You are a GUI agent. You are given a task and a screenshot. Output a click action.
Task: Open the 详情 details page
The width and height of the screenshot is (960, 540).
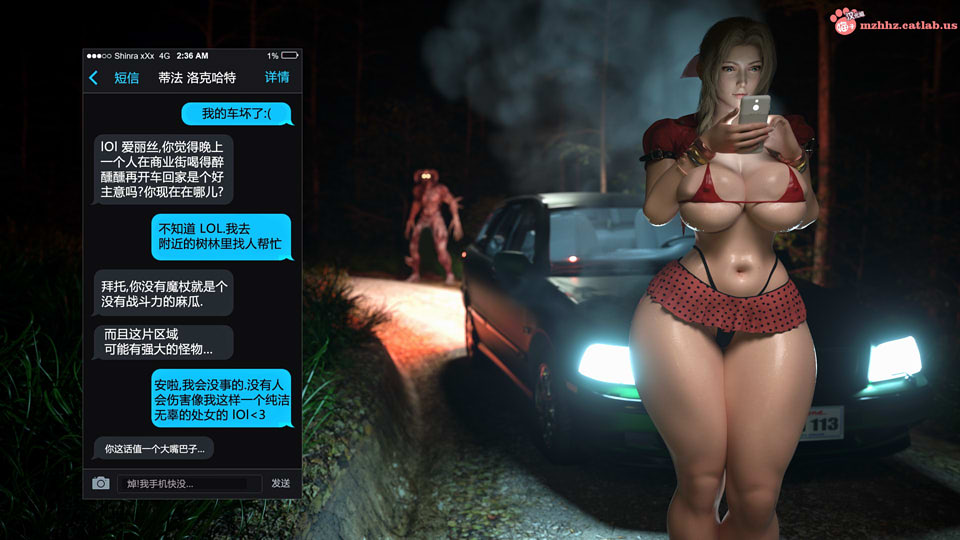277,78
